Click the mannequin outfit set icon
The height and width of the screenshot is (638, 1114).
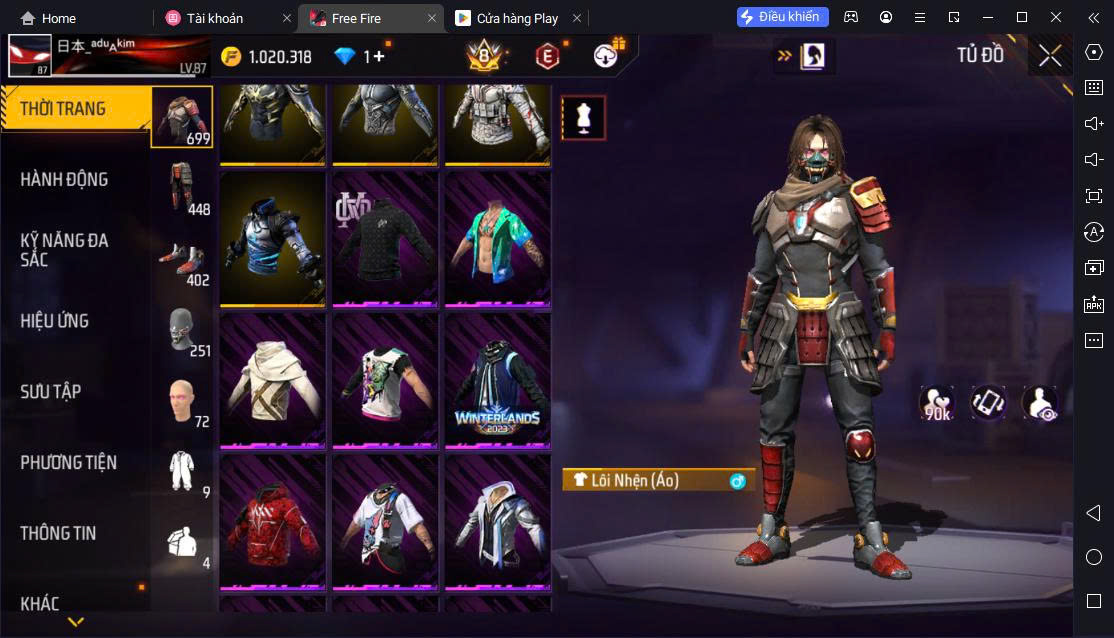(x=583, y=118)
